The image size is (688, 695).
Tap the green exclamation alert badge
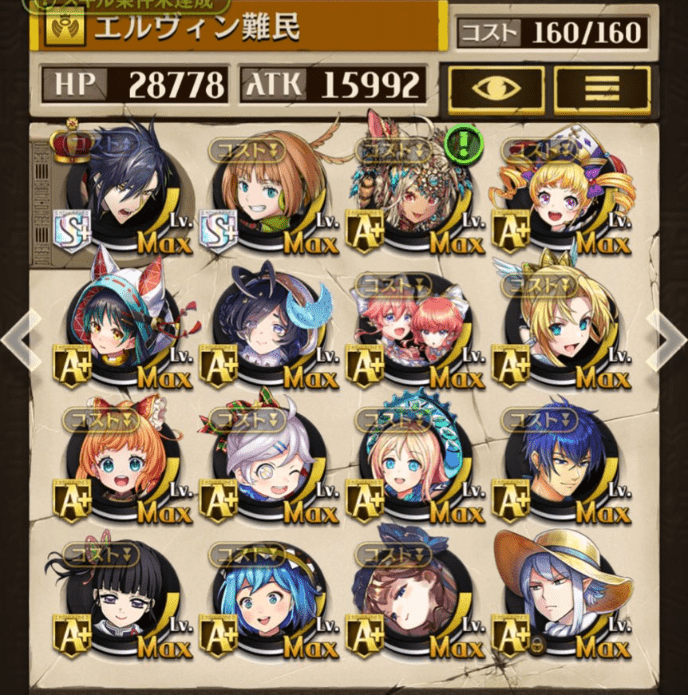464,143
